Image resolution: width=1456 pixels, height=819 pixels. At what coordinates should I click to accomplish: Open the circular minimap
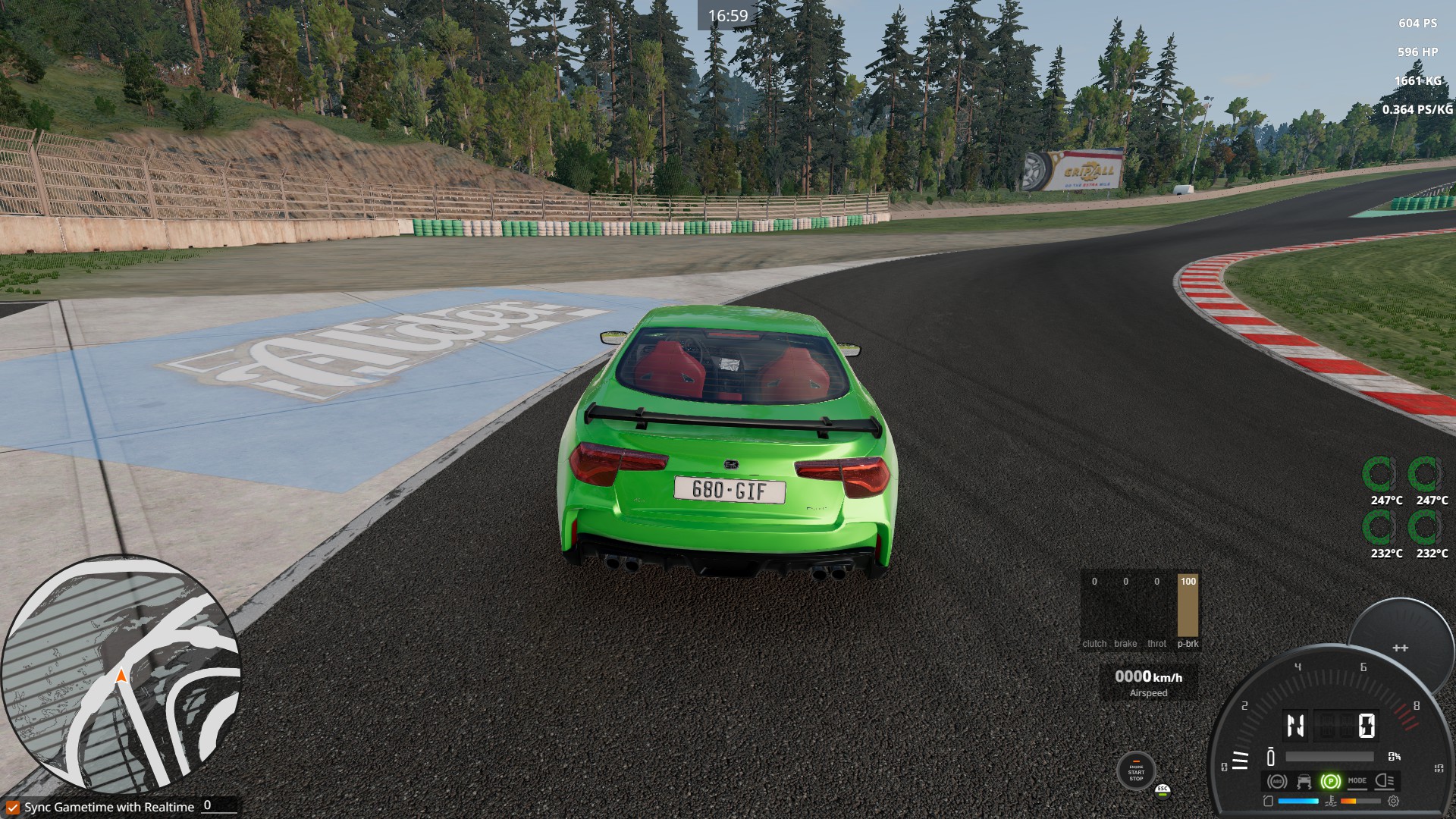121,675
